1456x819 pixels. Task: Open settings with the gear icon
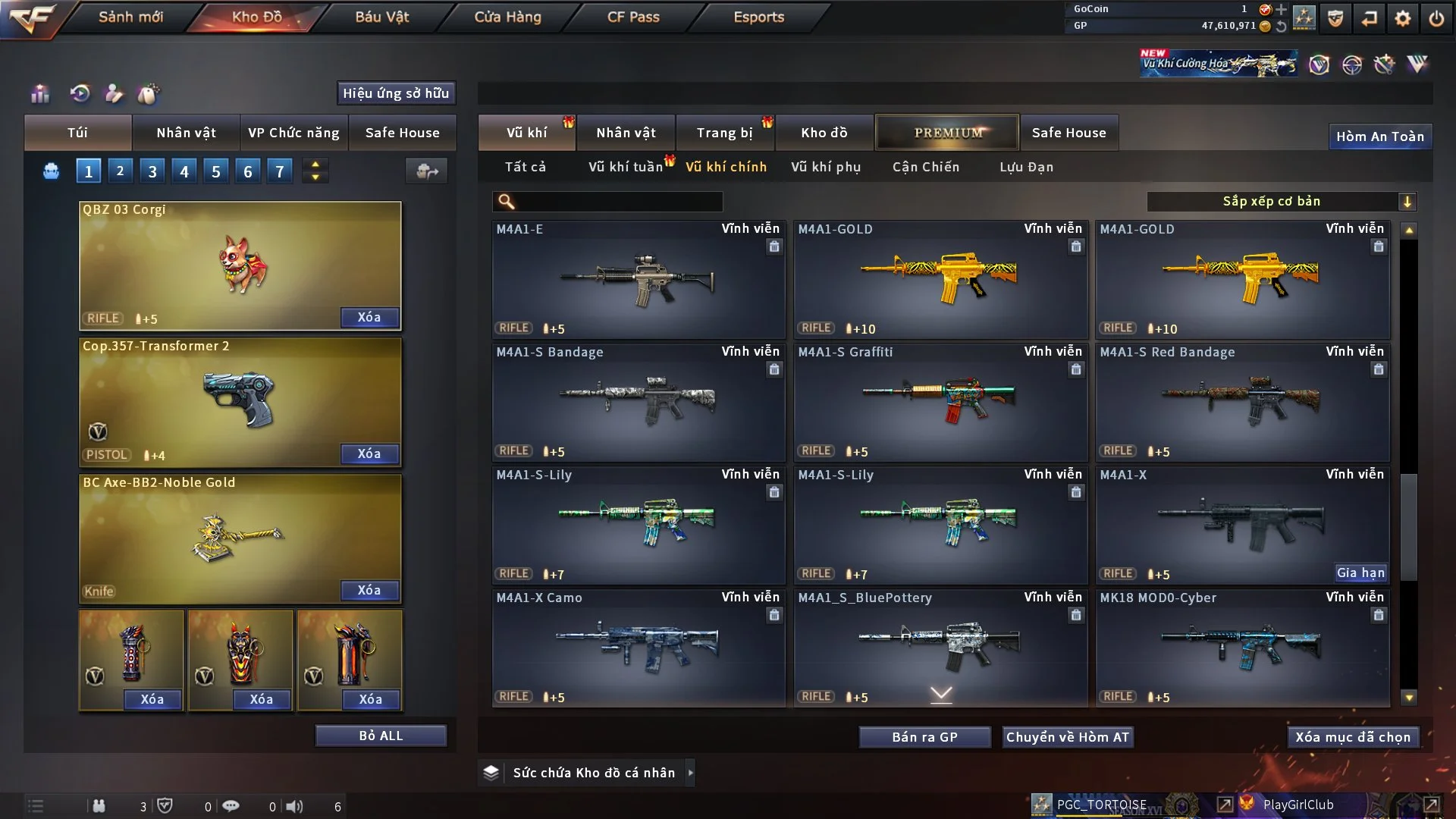click(1402, 18)
